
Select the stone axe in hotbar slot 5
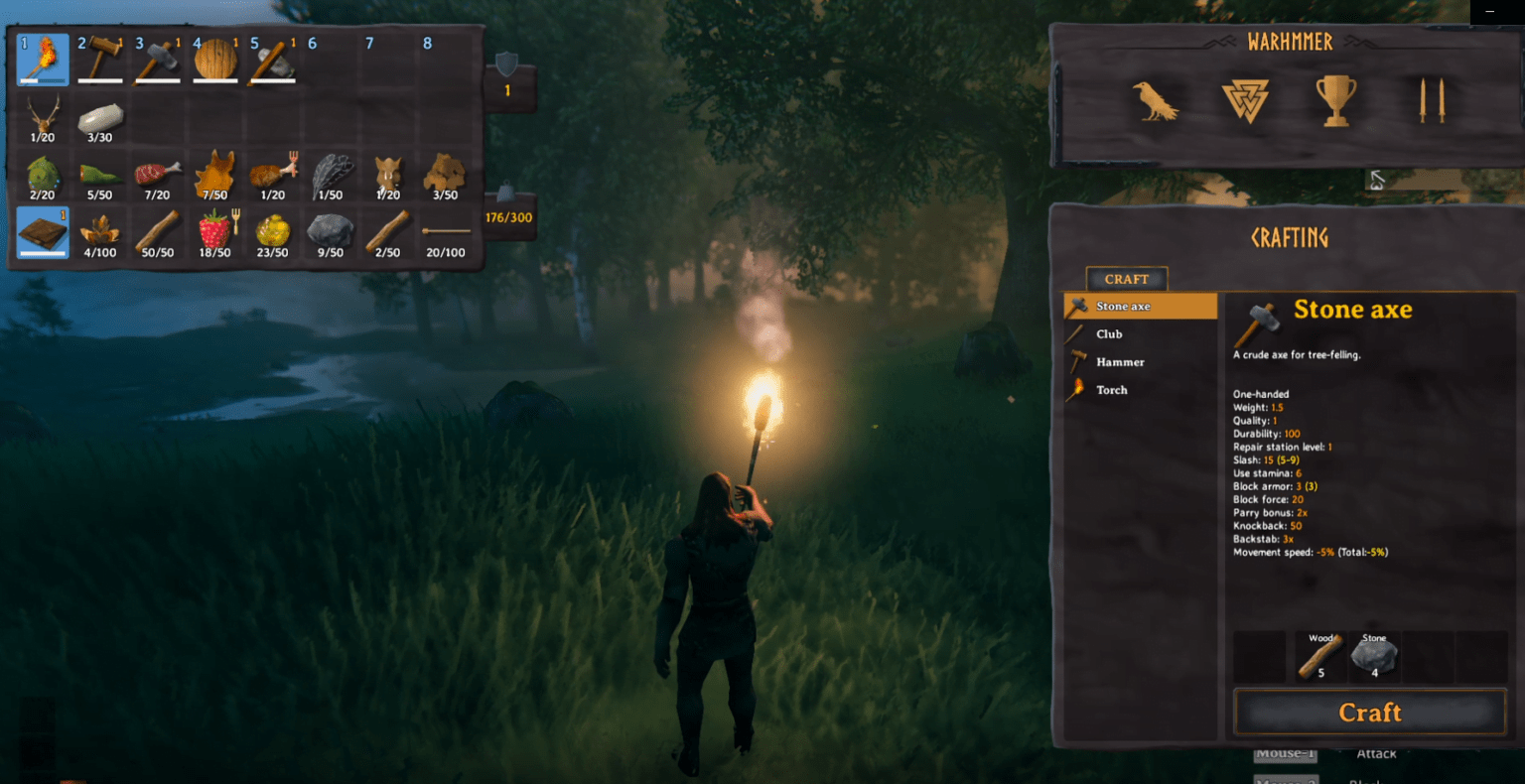coord(274,58)
